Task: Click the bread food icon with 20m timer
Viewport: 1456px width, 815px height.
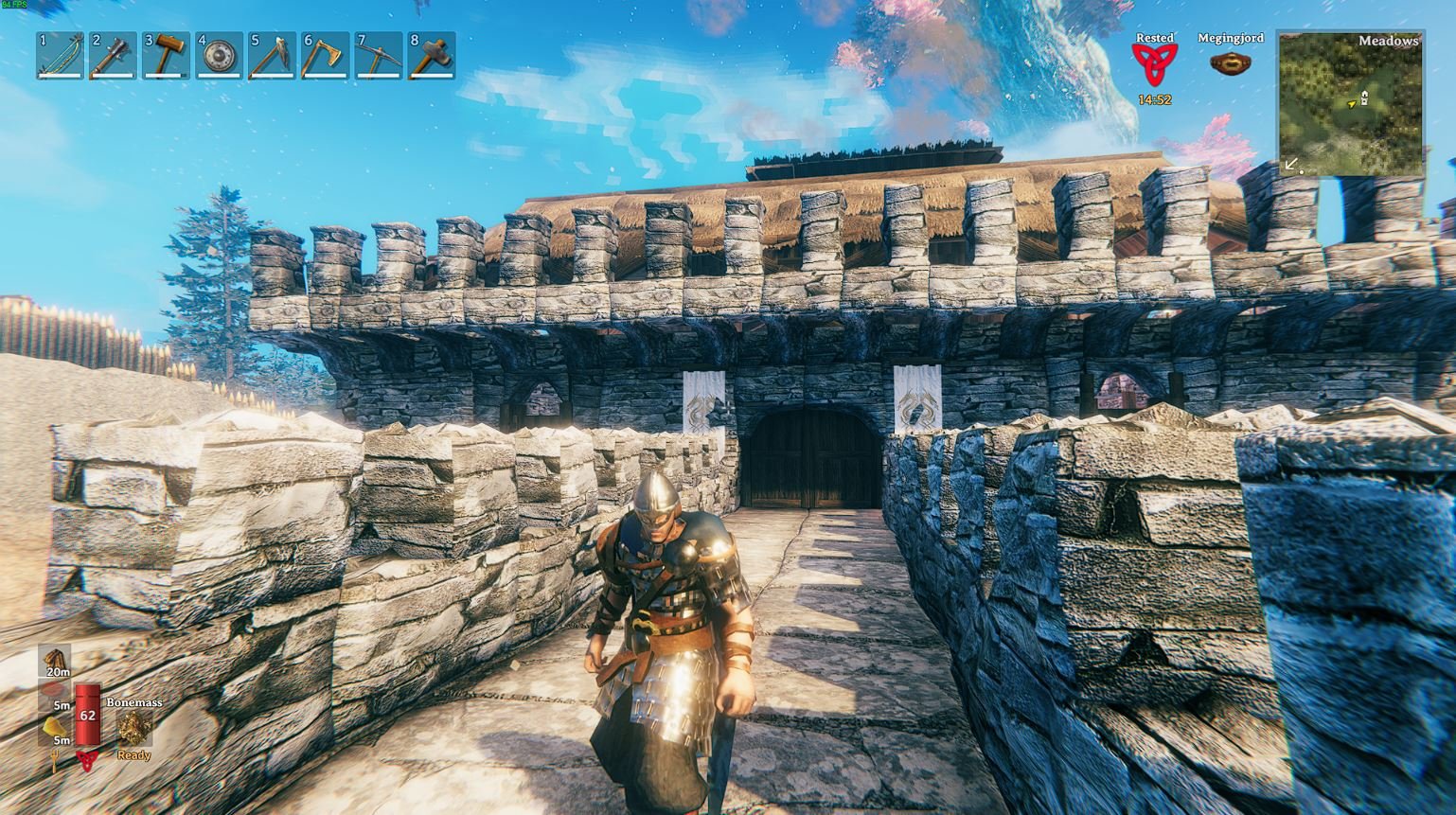Action: click(x=56, y=659)
